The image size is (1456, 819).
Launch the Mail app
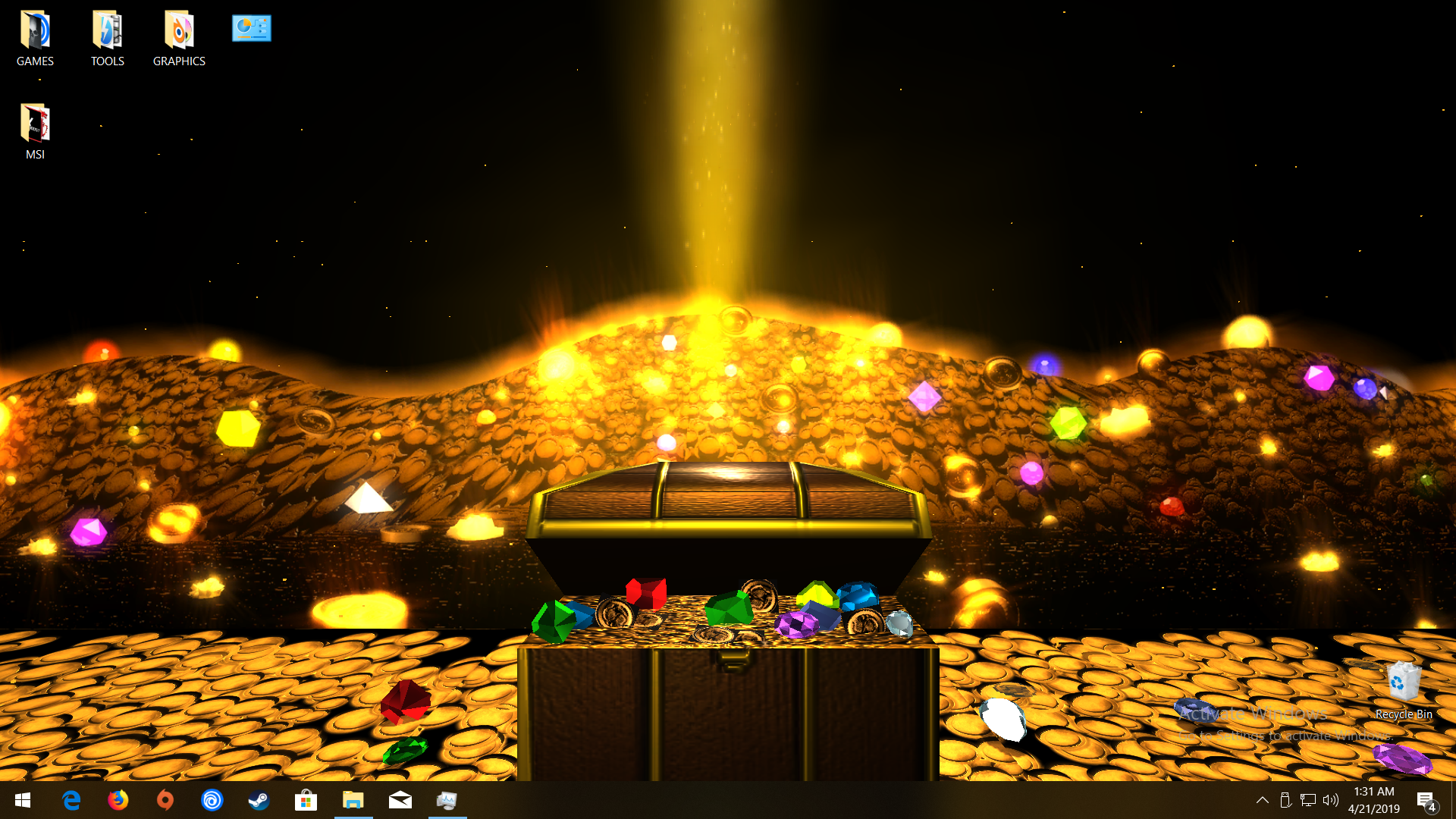tap(400, 801)
